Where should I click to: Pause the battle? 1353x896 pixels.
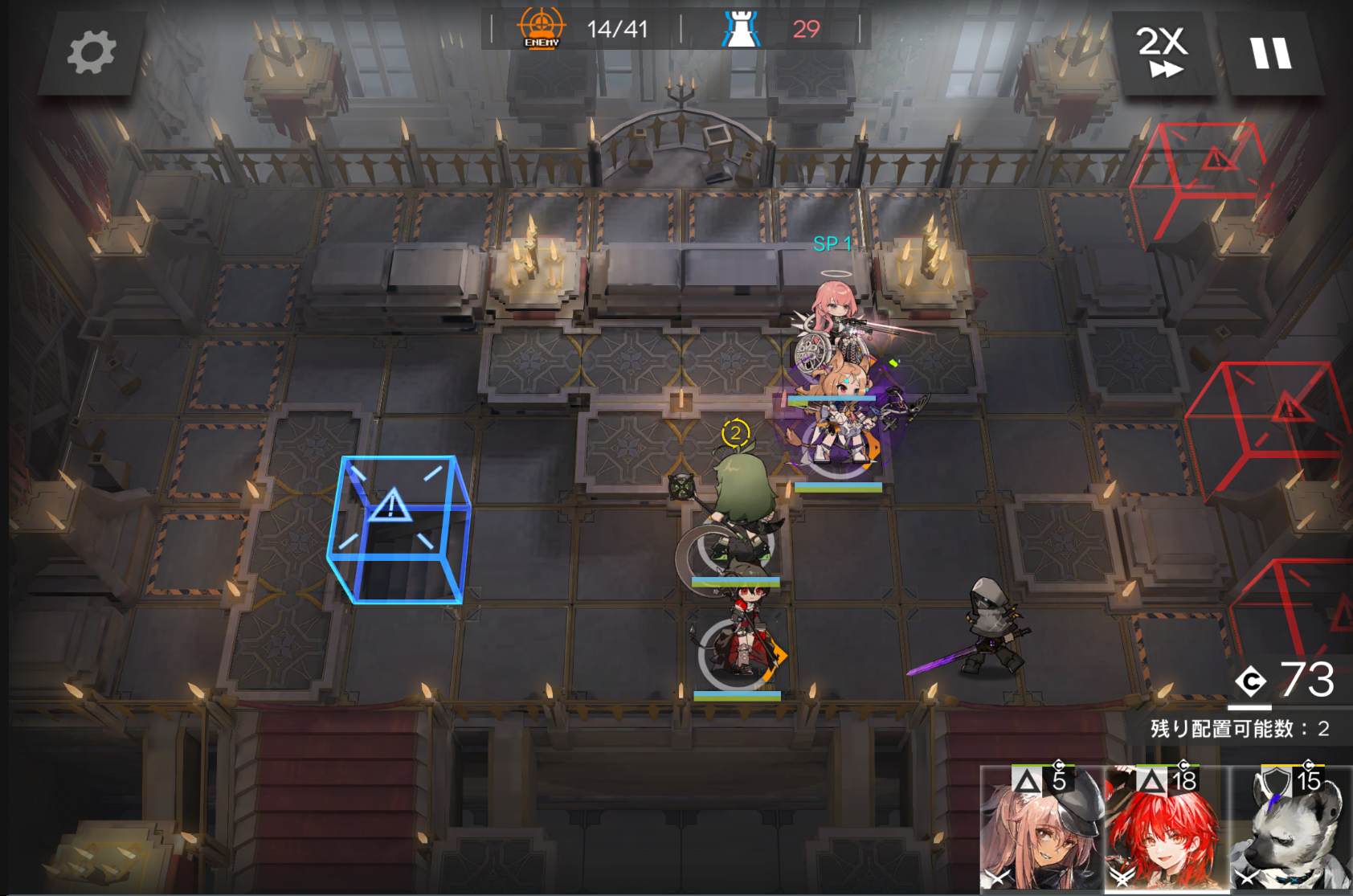1271,53
